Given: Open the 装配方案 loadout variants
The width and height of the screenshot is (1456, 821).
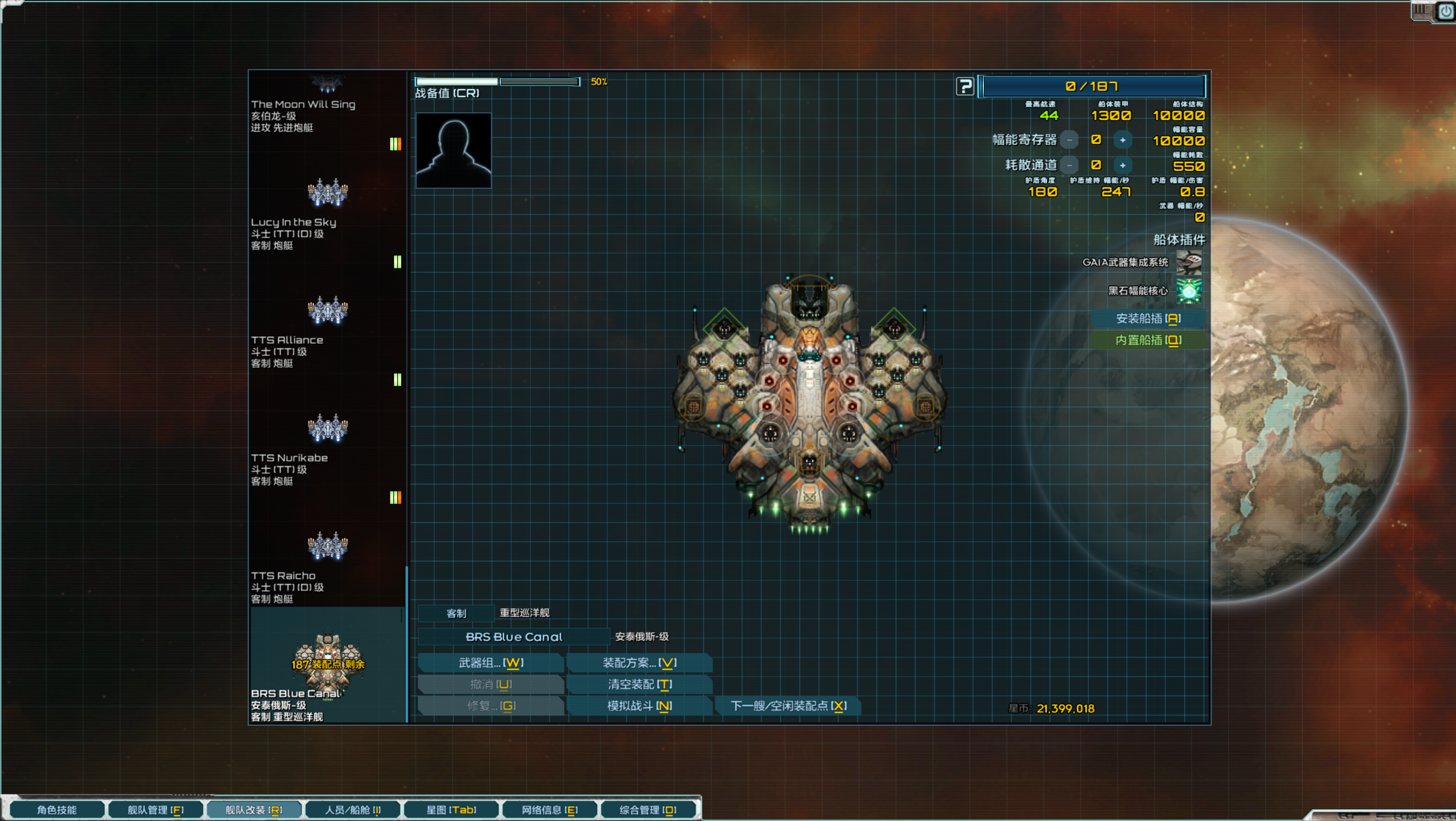Looking at the screenshot, I should pos(639,663).
